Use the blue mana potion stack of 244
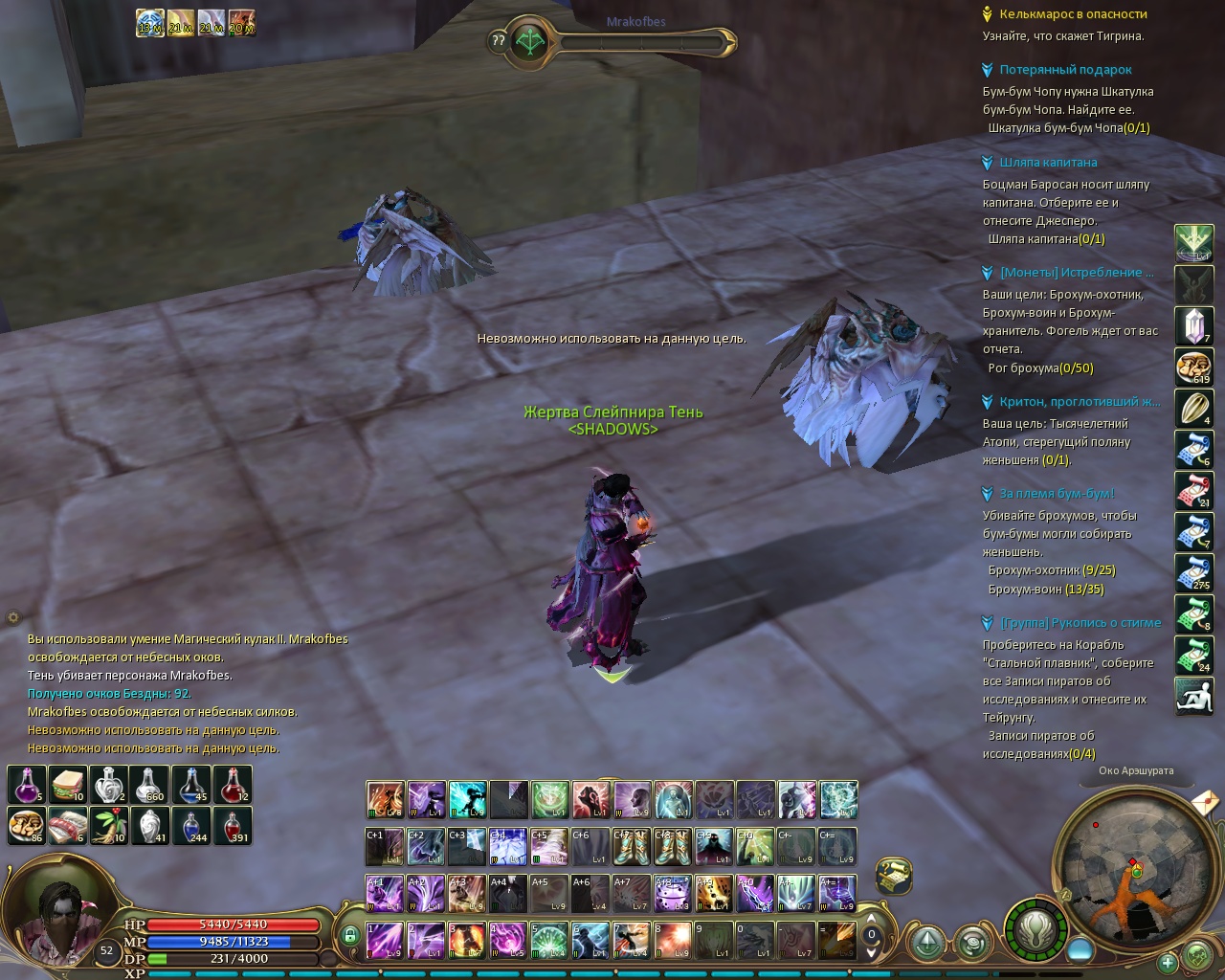 click(191, 825)
